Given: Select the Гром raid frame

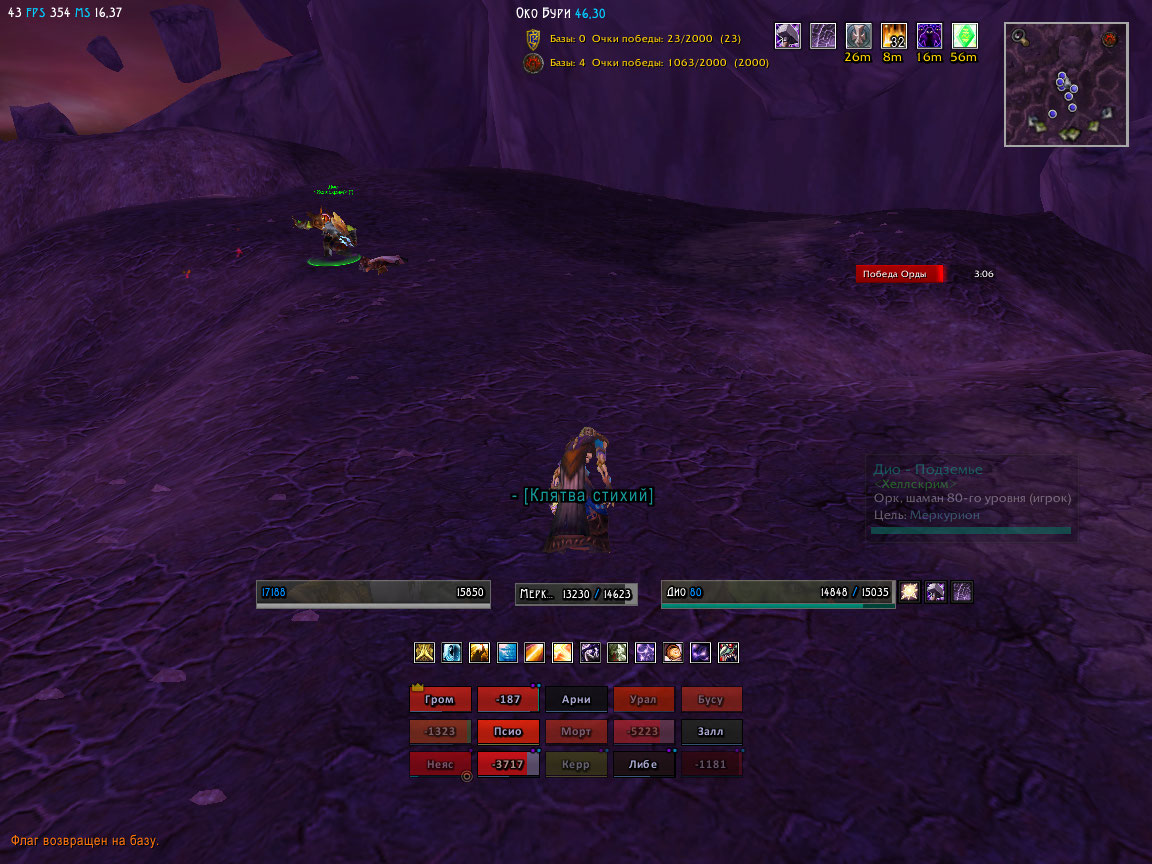Looking at the screenshot, I should pos(440,699).
